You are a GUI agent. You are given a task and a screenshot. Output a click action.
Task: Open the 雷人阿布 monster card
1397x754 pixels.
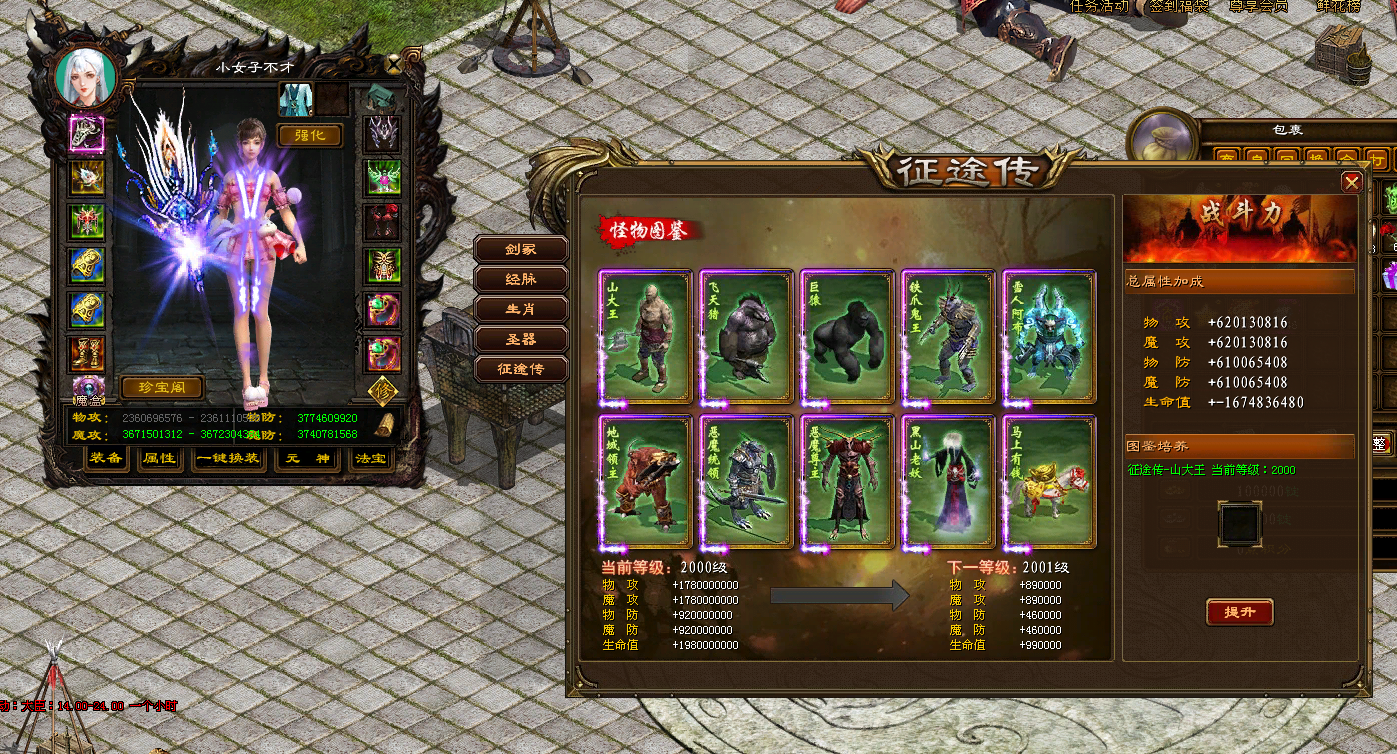pyautogui.click(x=1048, y=336)
